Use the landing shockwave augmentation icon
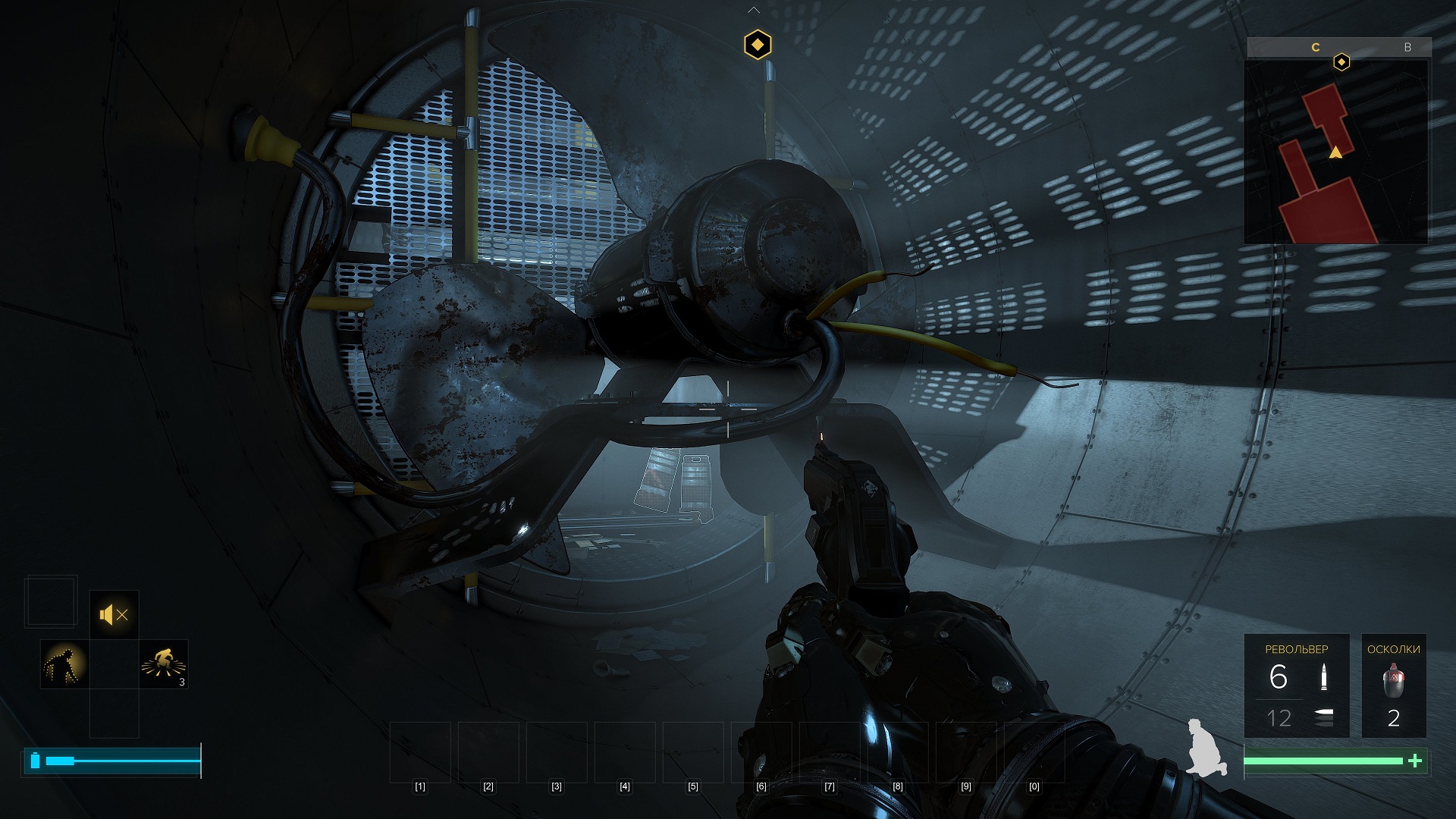The image size is (1456, 819). click(x=164, y=664)
